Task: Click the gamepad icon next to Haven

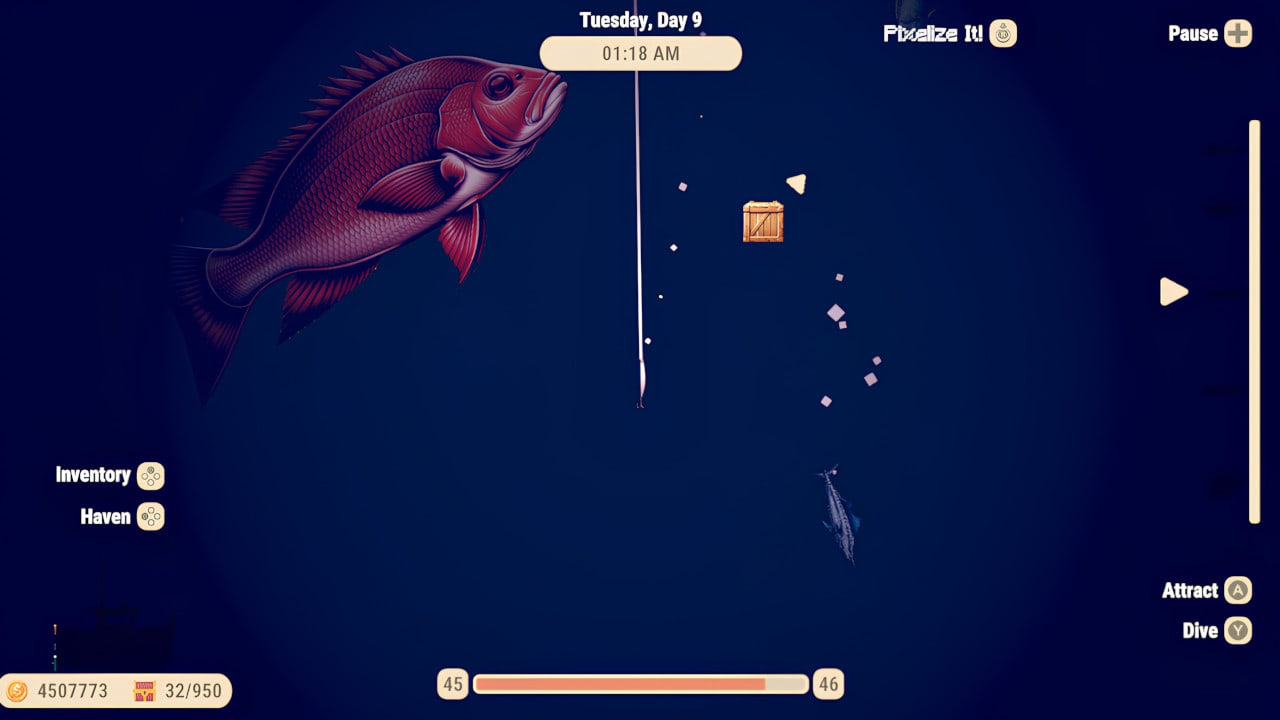Action: 151,517
